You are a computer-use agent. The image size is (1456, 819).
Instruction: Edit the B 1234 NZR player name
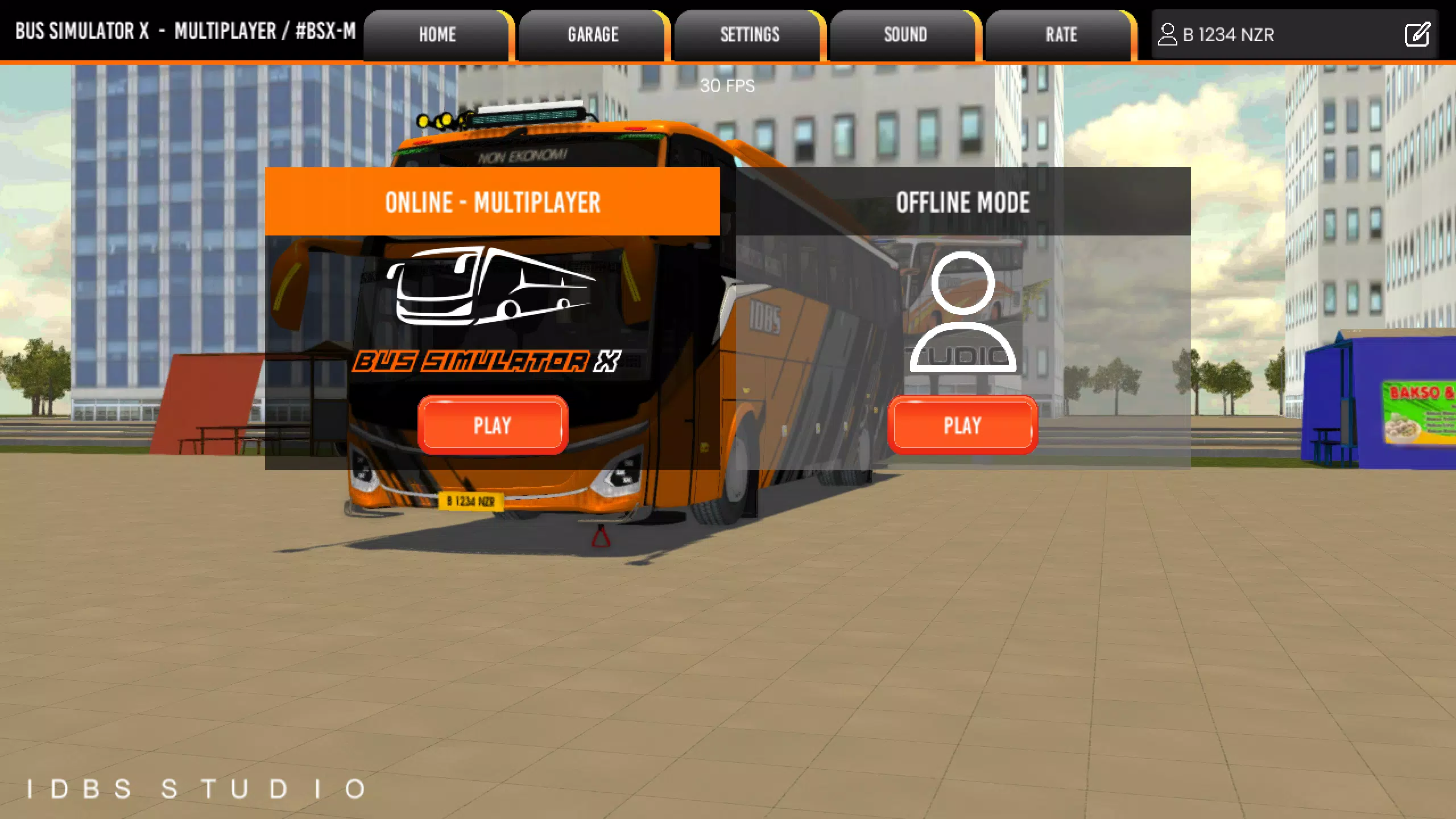1417,35
